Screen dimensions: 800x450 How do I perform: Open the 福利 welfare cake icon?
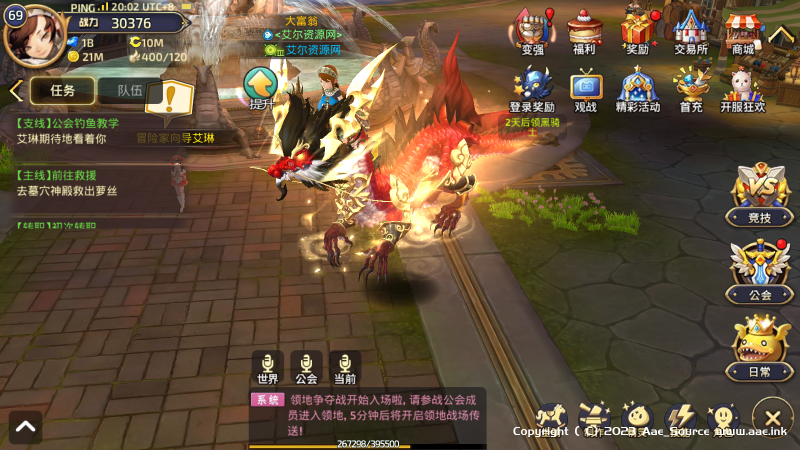pos(585,32)
